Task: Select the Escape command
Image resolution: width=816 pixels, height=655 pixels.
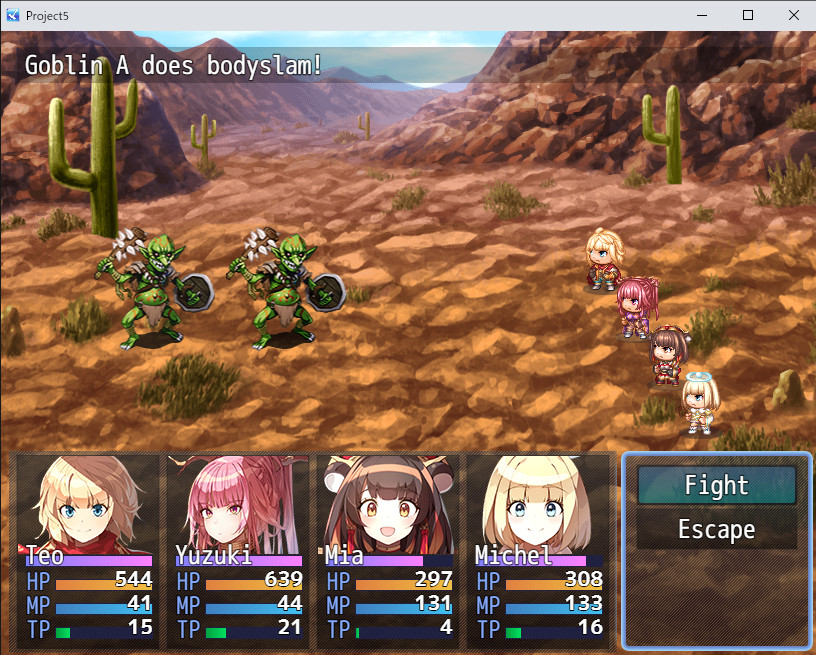Action: coord(716,530)
